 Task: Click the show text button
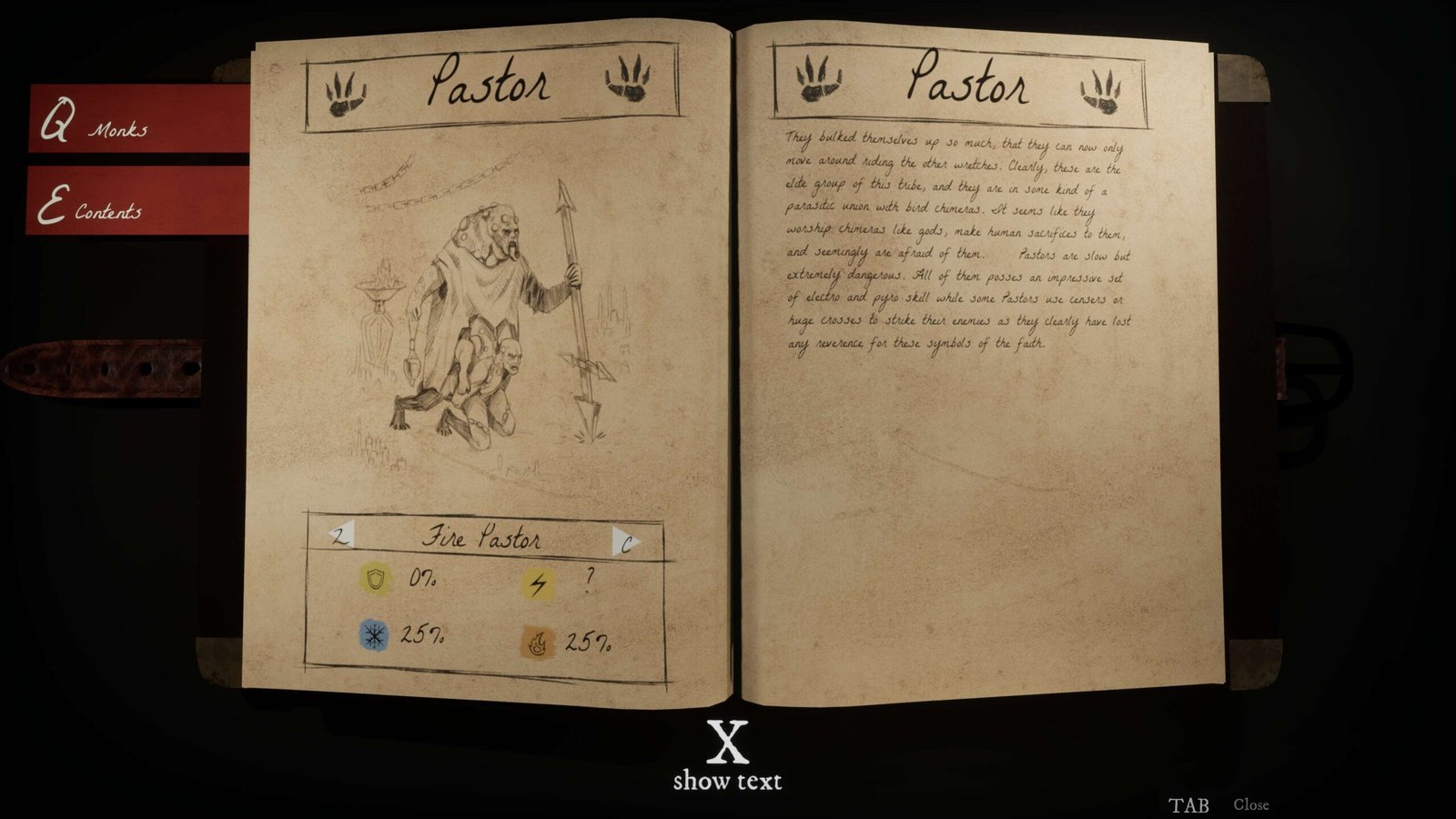click(727, 755)
